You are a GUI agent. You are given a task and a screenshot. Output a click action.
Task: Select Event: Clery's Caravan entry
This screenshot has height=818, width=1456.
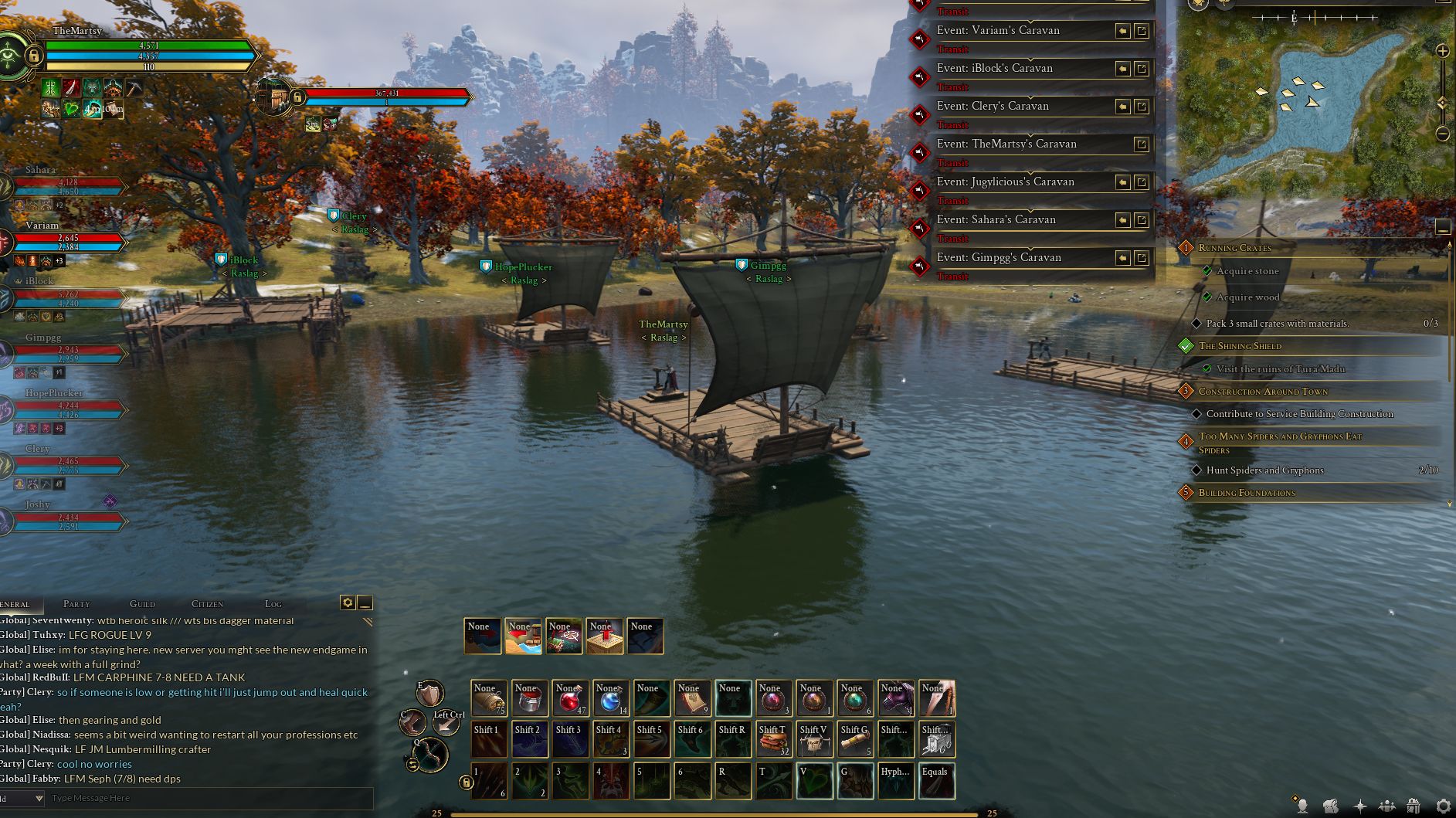(x=993, y=107)
